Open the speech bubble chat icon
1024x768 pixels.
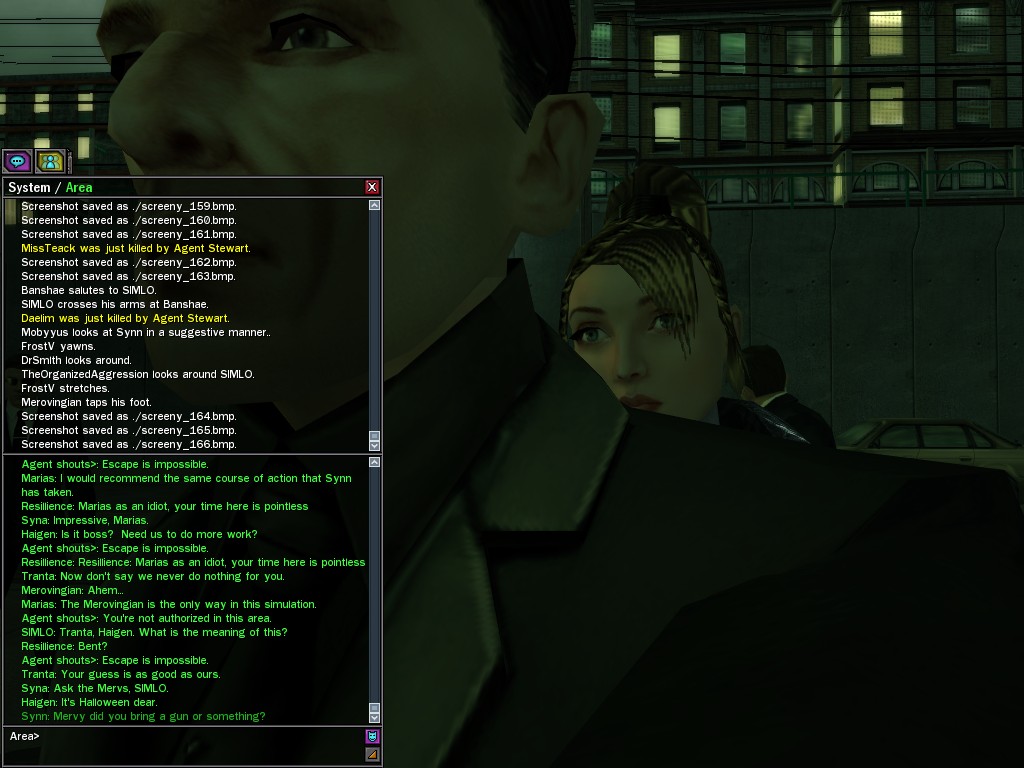point(17,161)
